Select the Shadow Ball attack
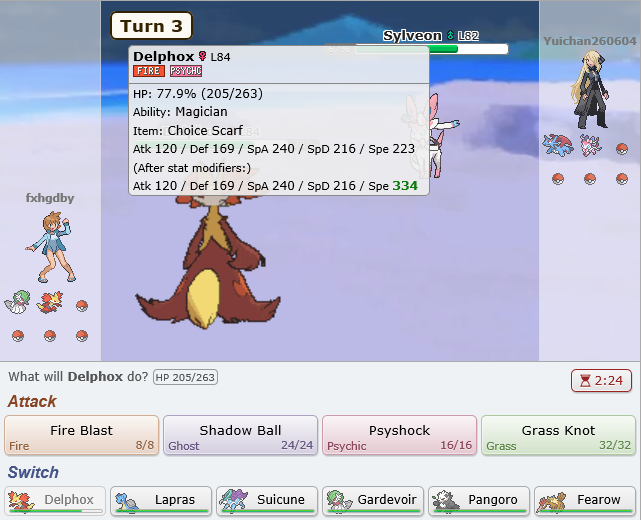This screenshot has height=520, width=641. tap(240, 436)
